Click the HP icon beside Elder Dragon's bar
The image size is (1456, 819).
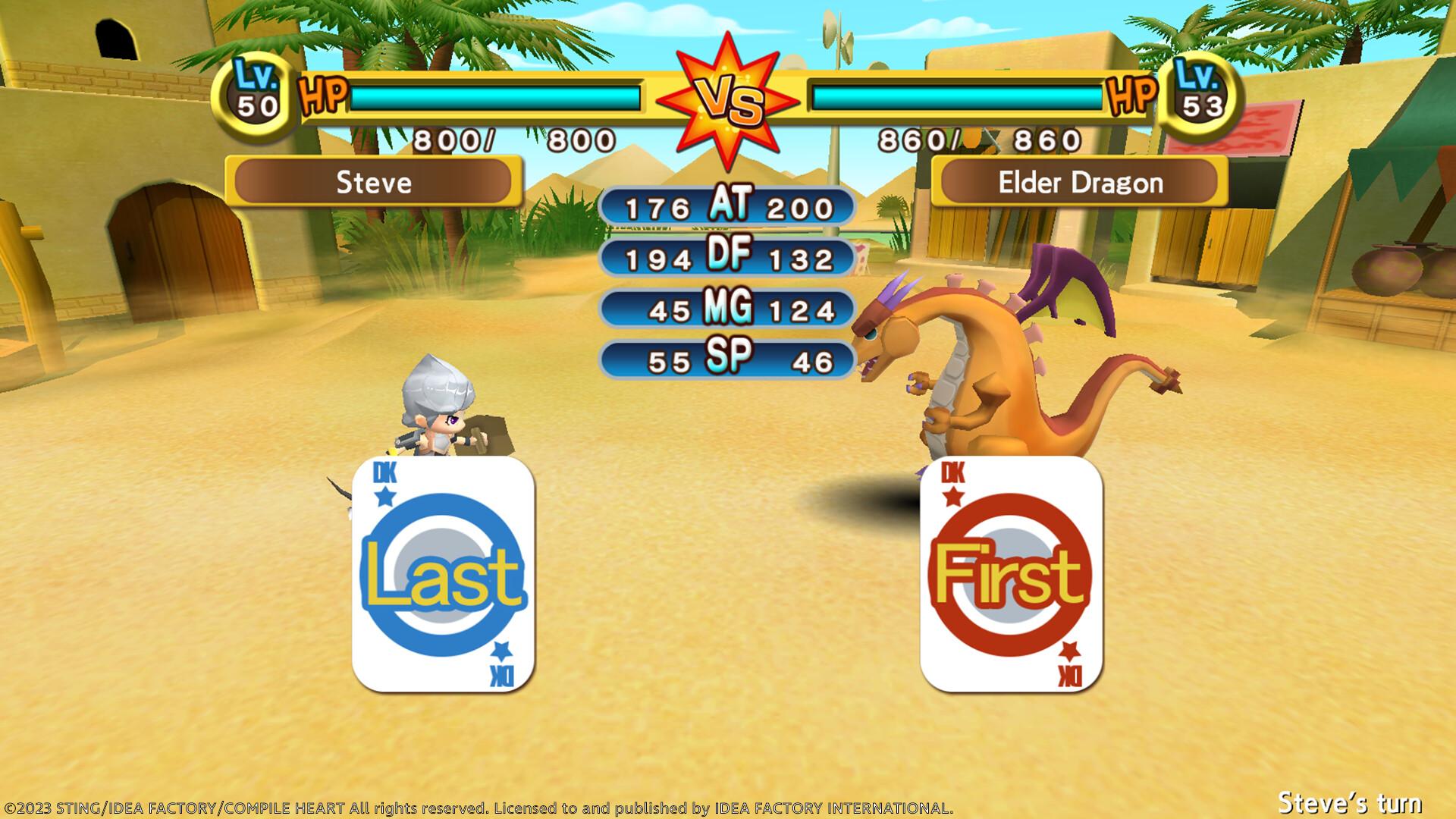[1130, 96]
